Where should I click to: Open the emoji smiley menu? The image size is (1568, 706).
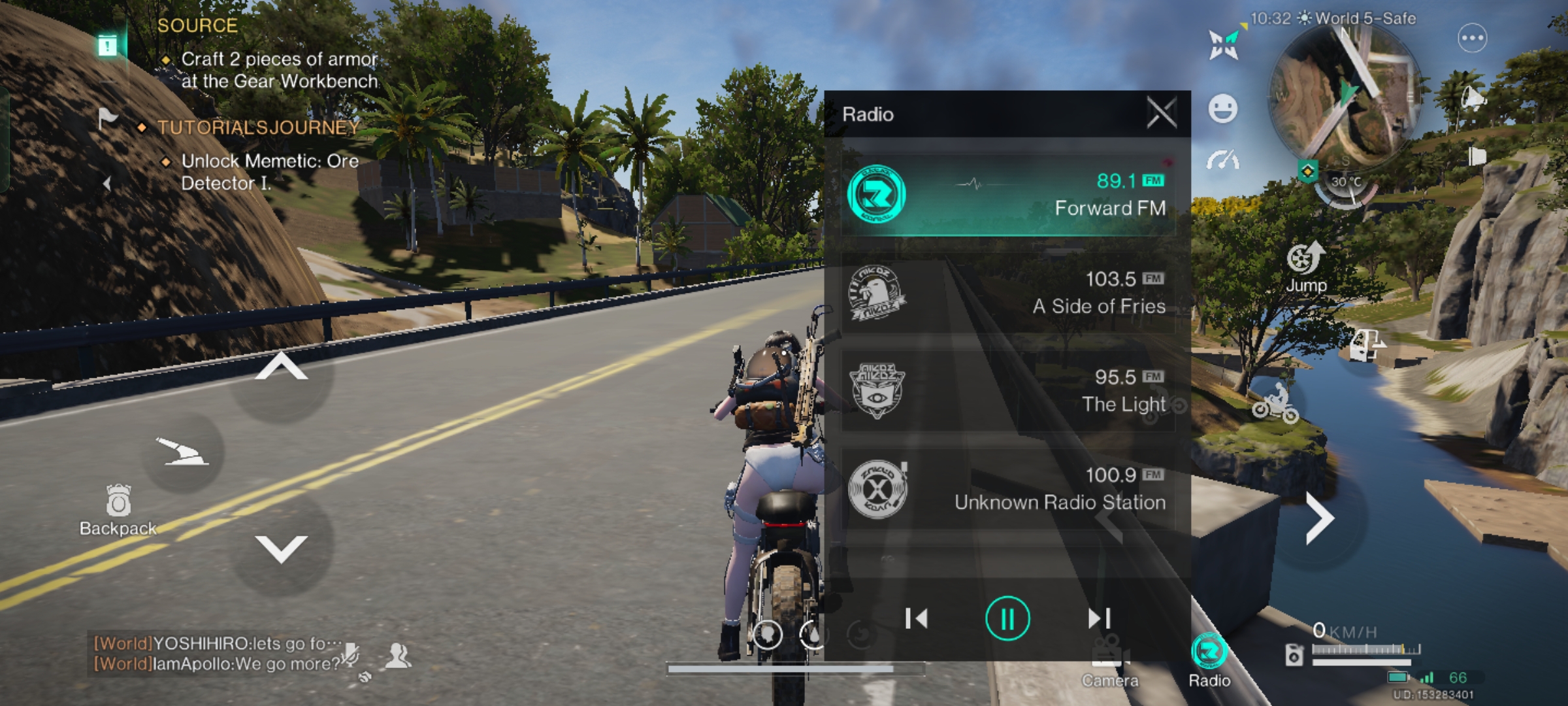coord(1222,109)
